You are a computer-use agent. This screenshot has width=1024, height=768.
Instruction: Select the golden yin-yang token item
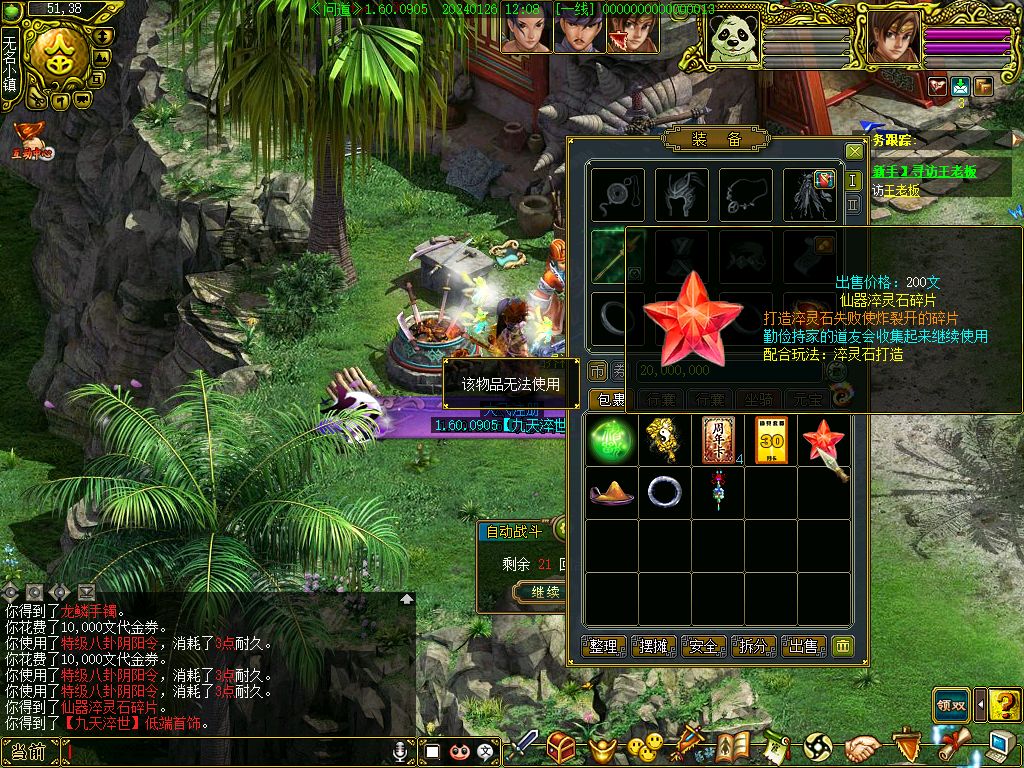(664, 441)
